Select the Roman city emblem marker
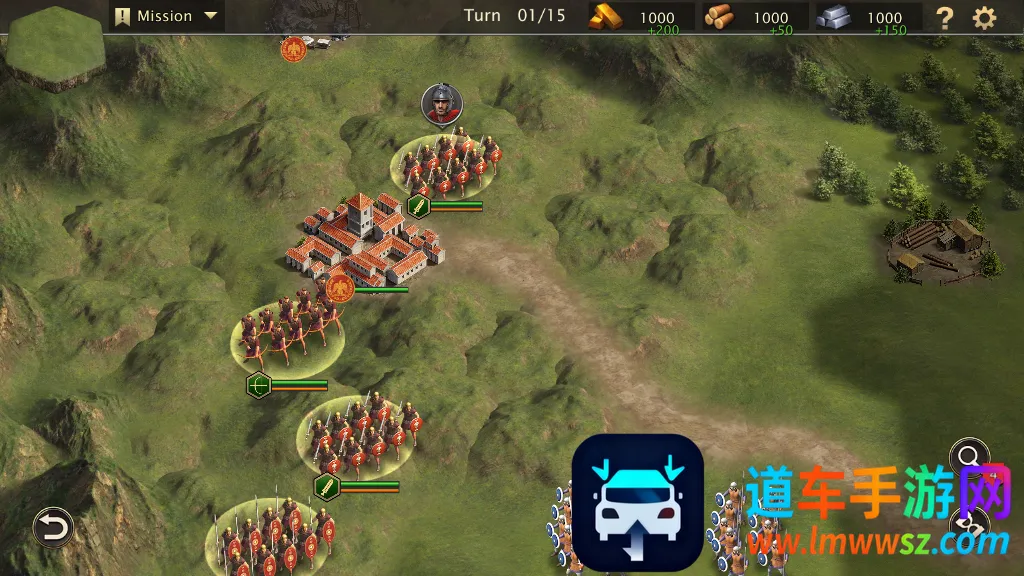 coord(339,289)
